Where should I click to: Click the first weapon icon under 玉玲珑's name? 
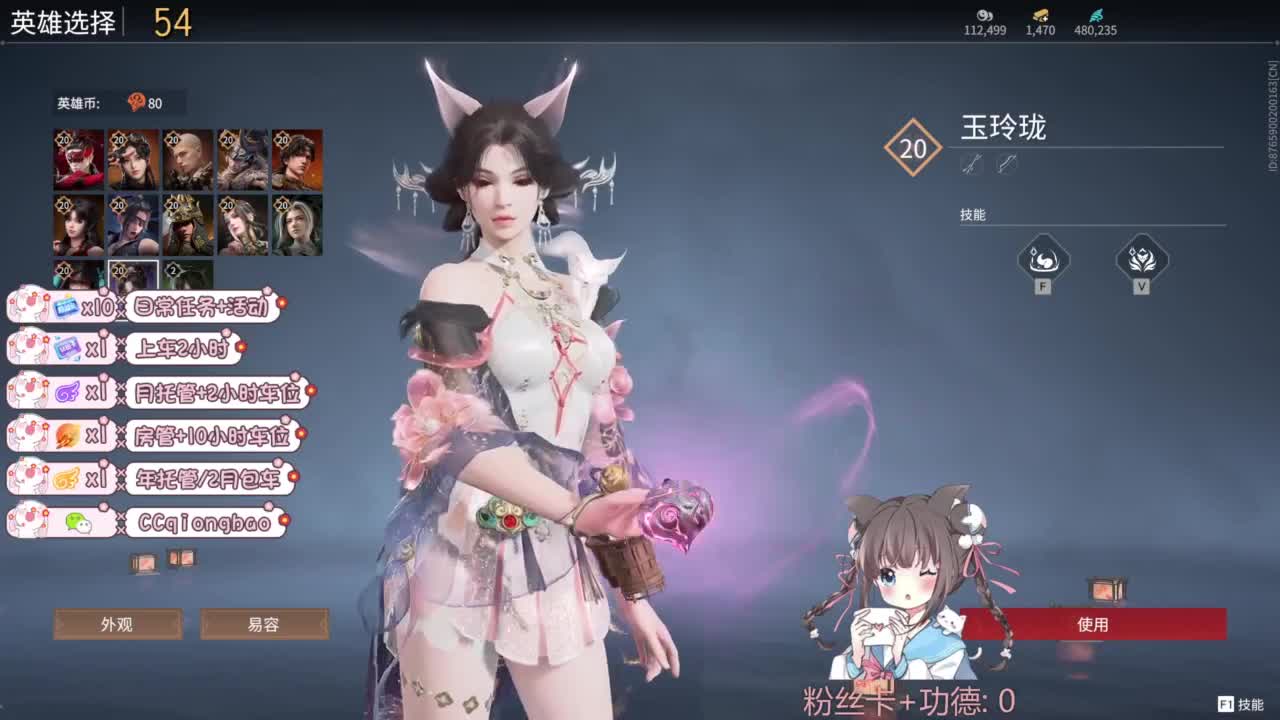coord(973,164)
